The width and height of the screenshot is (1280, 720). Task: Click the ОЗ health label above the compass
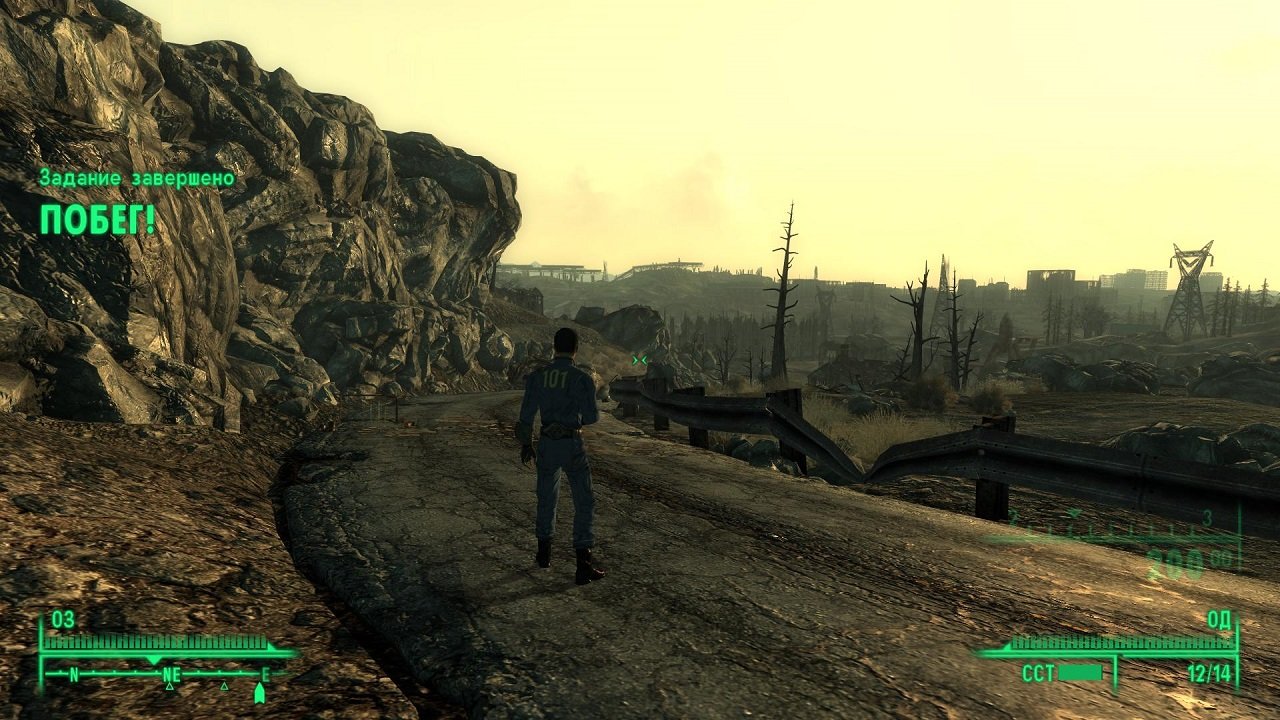(62, 620)
